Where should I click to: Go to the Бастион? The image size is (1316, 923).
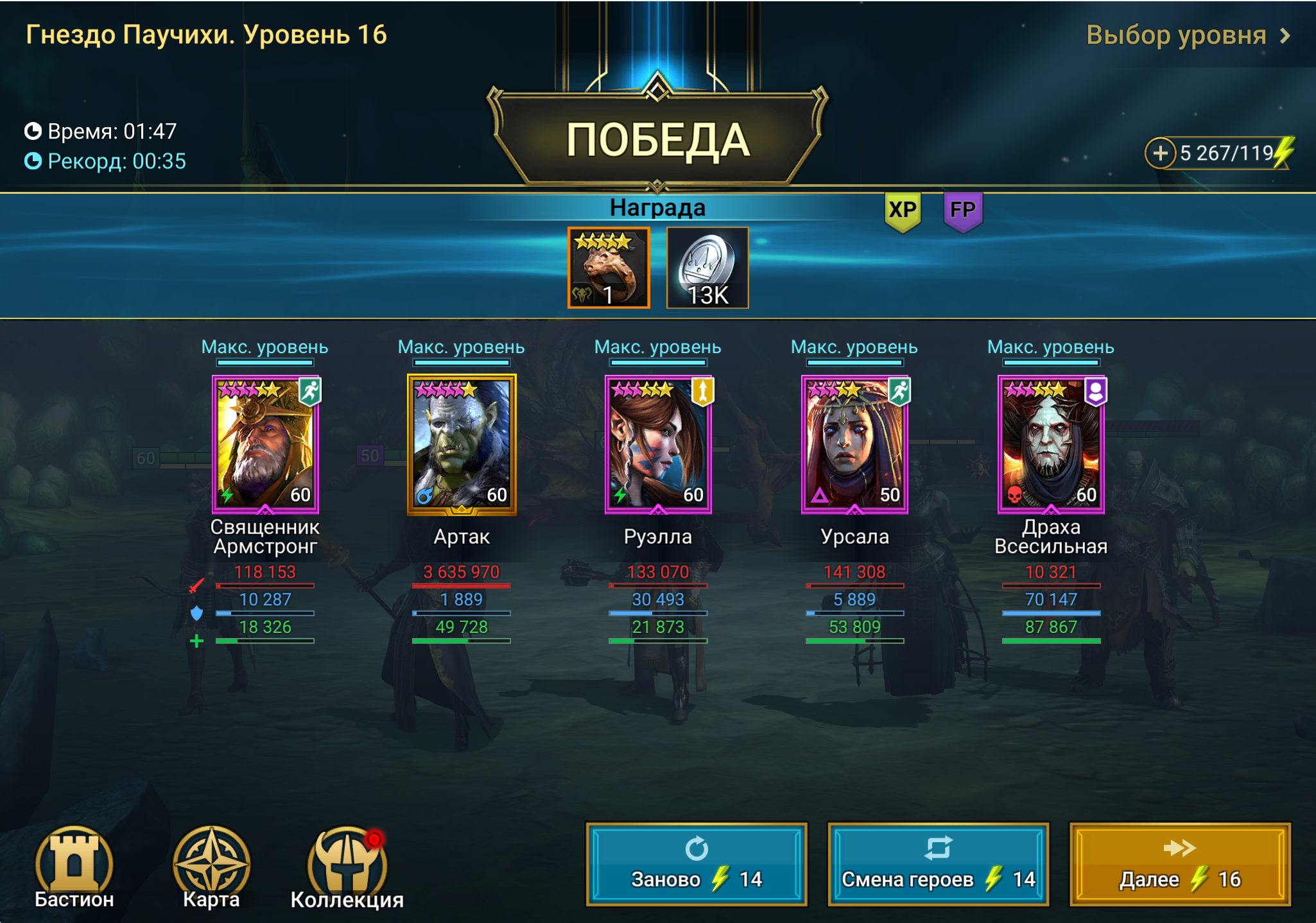tap(74, 867)
